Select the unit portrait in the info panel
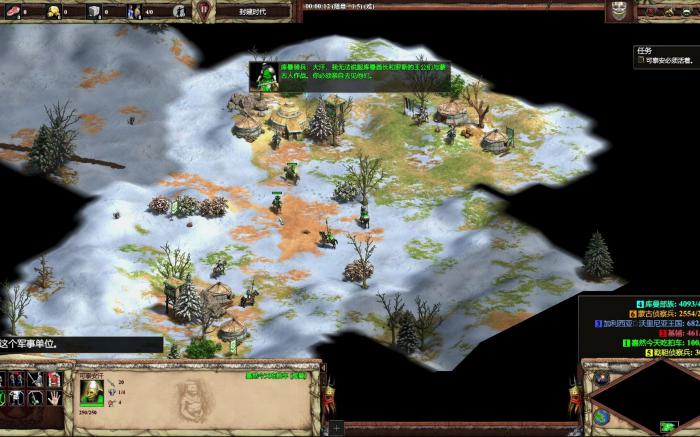The height and width of the screenshot is (437, 700). pos(91,391)
